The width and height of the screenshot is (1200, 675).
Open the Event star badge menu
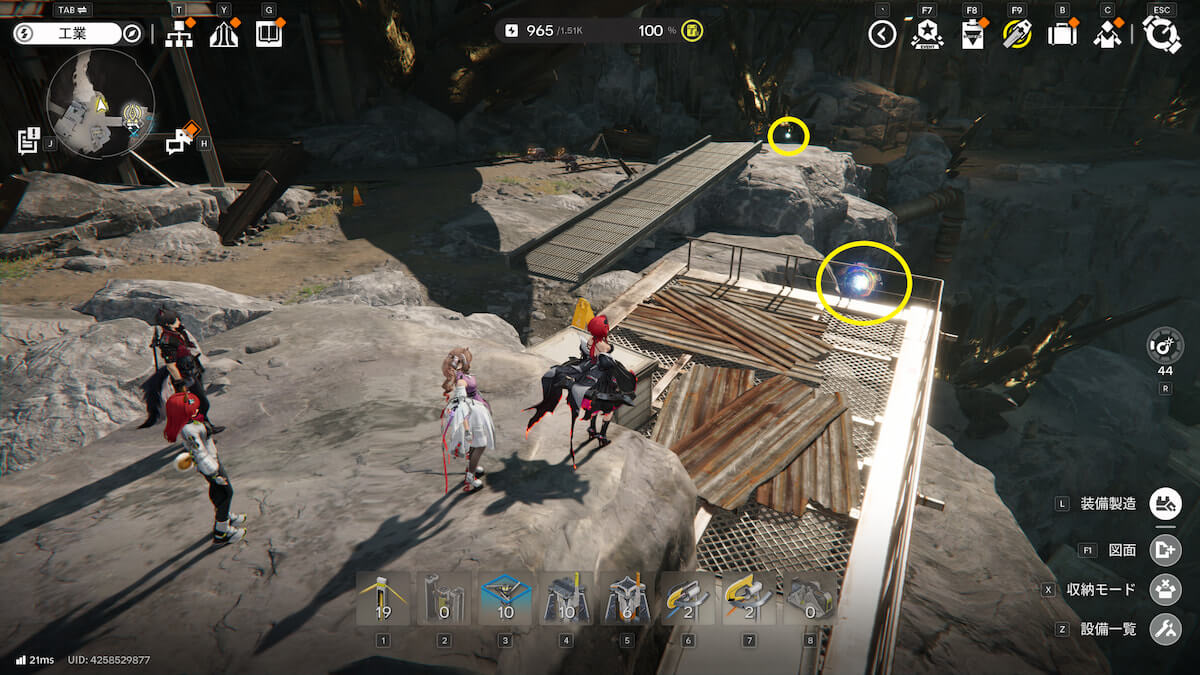tap(927, 35)
